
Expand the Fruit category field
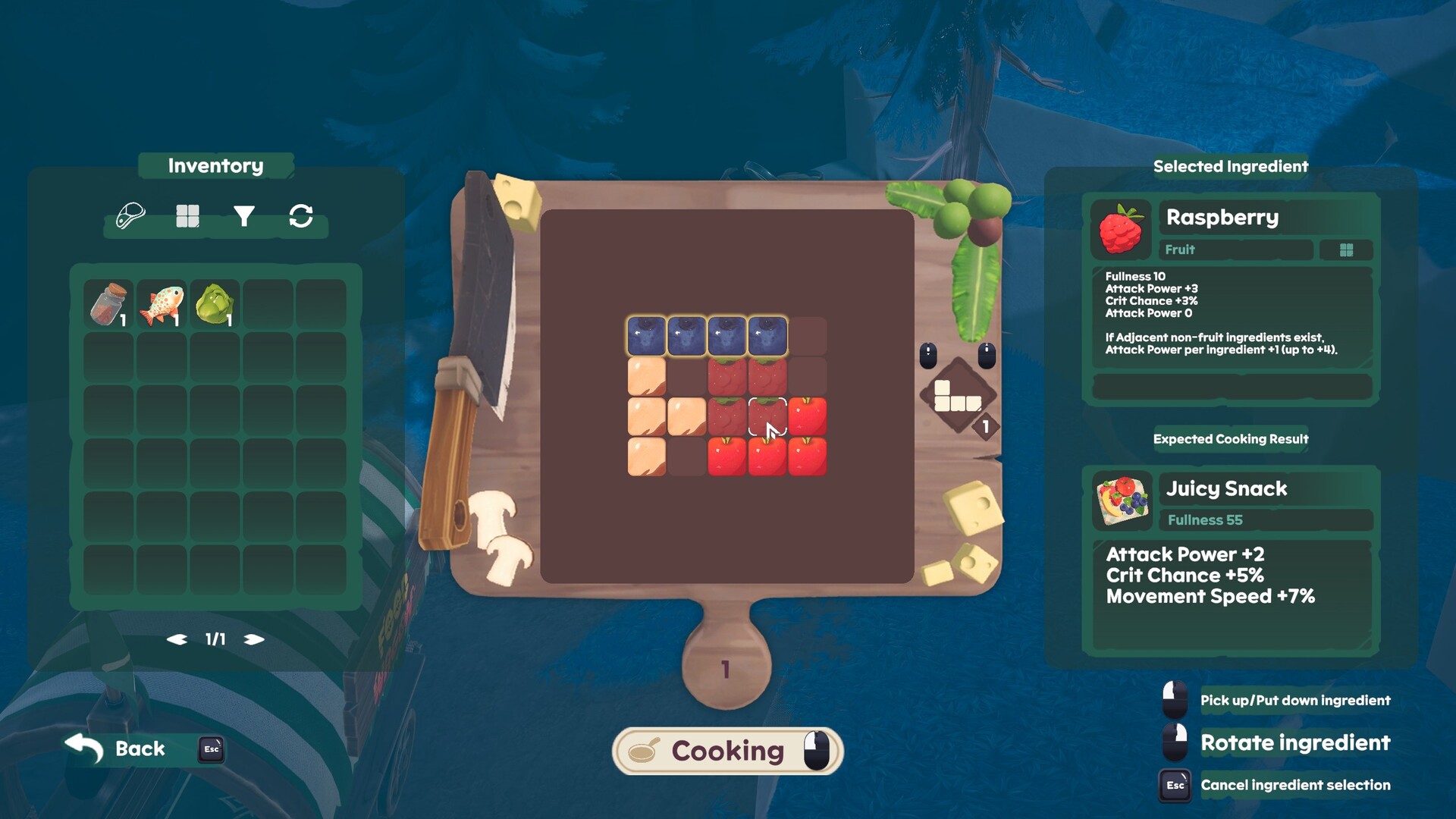click(x=1236, y=249)
